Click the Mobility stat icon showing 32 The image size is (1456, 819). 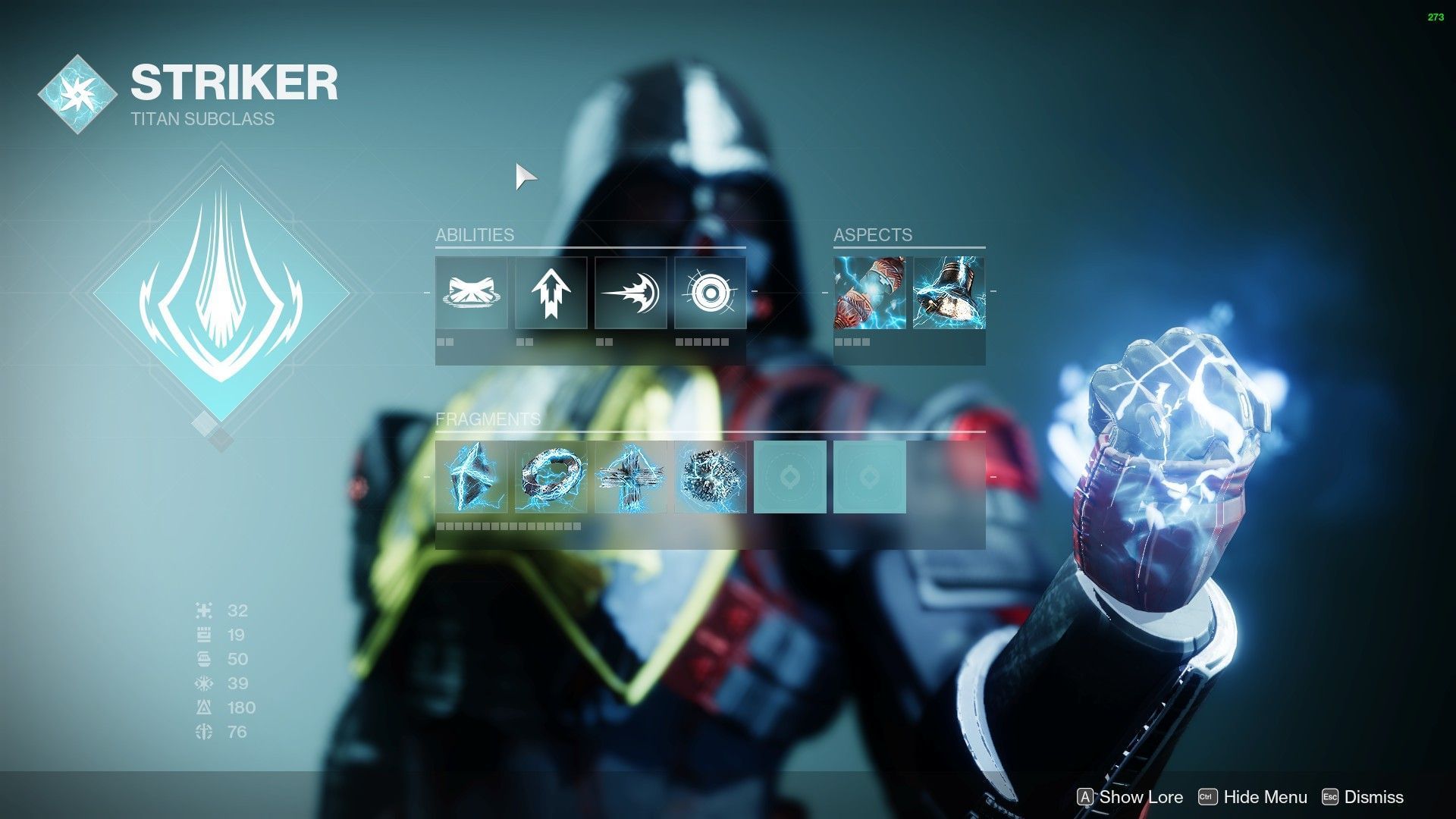202,611
